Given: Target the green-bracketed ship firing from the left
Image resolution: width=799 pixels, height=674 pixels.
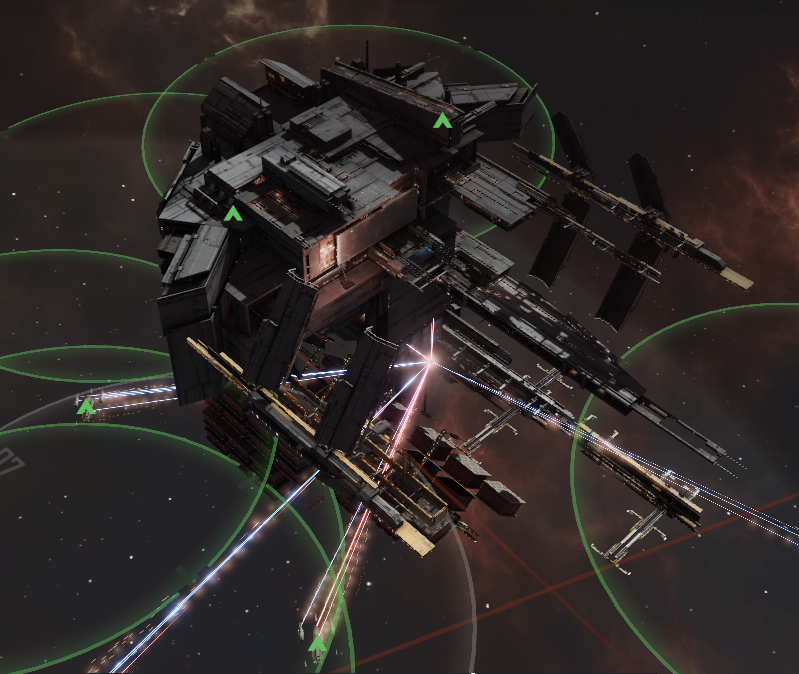Looking at the screenshot, I should click(x=87, y=406).
